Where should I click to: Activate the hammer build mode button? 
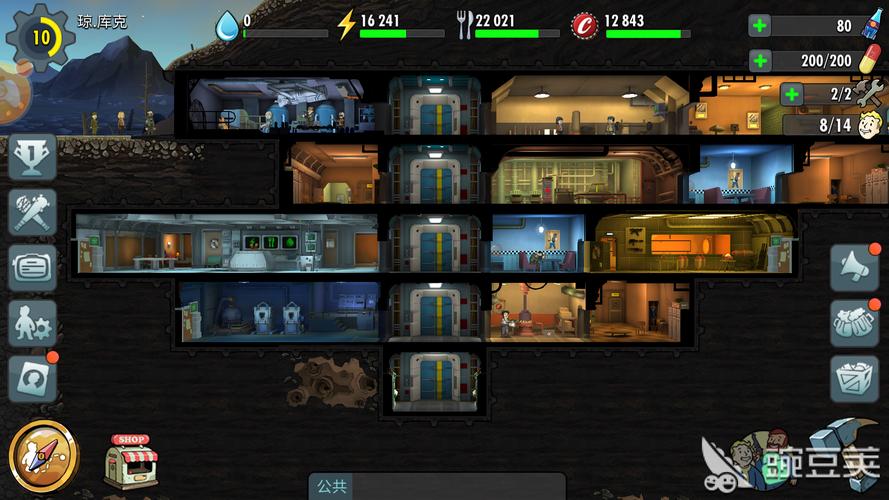click(x=838, y=450)
